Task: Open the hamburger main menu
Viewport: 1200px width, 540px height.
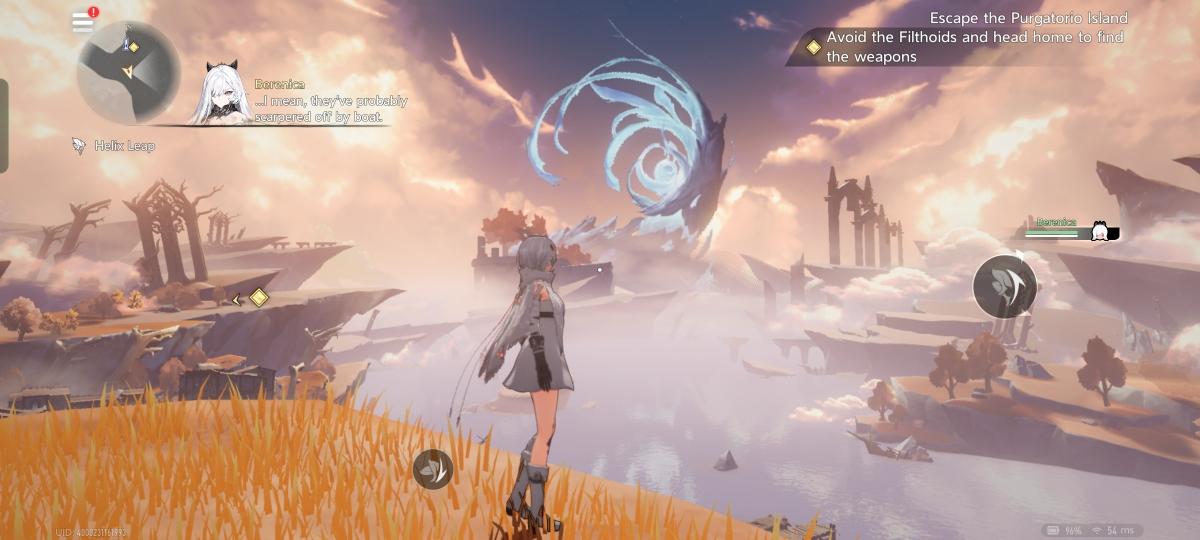Action: 82,23
